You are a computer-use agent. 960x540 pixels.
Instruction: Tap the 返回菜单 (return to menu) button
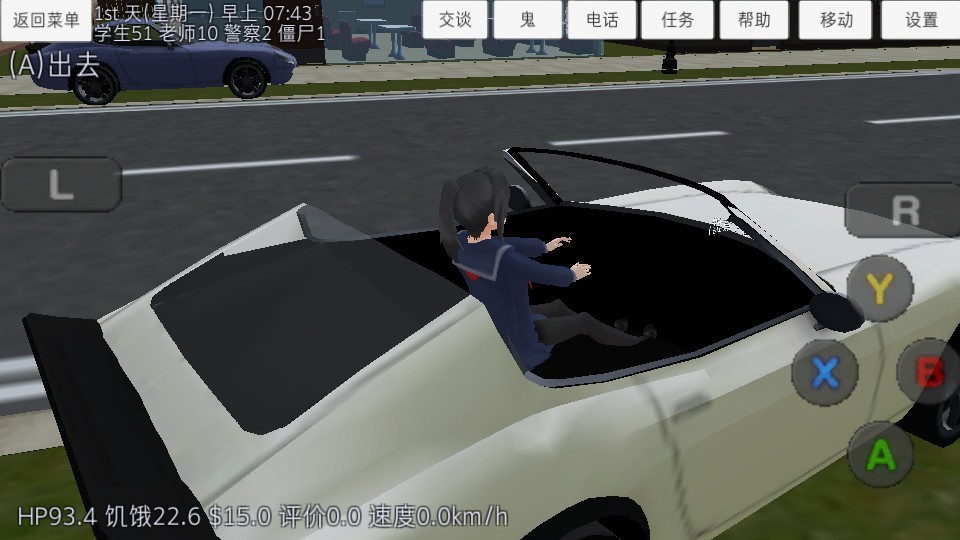pos(46,20)
